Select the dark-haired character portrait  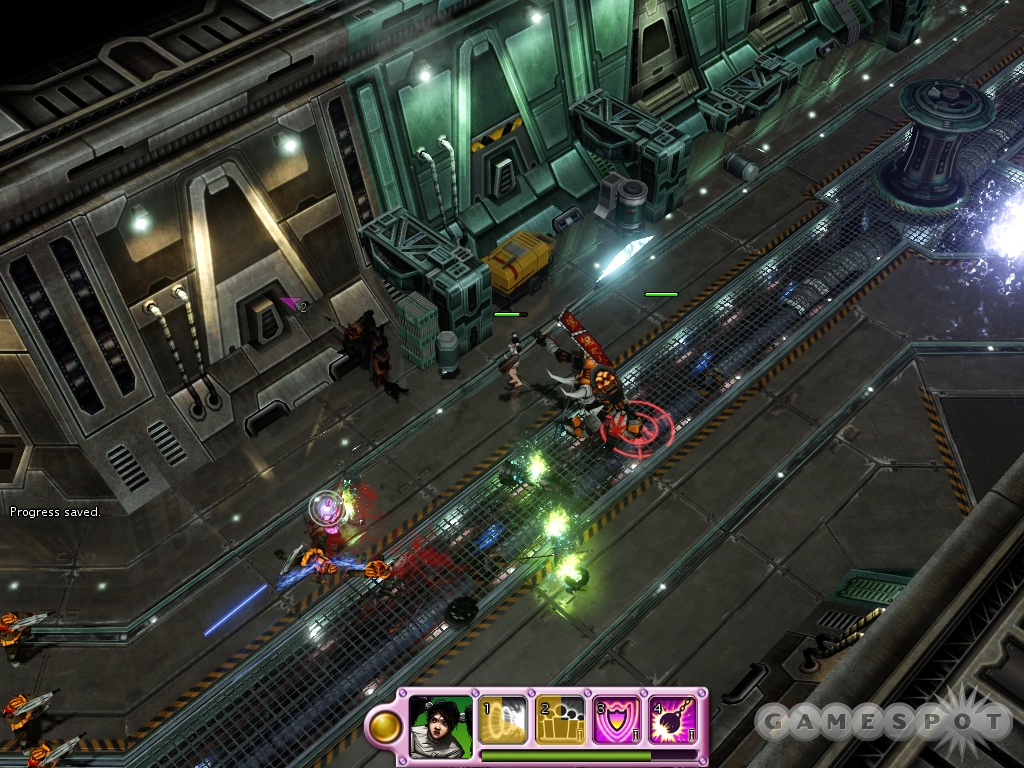point(440,720)
